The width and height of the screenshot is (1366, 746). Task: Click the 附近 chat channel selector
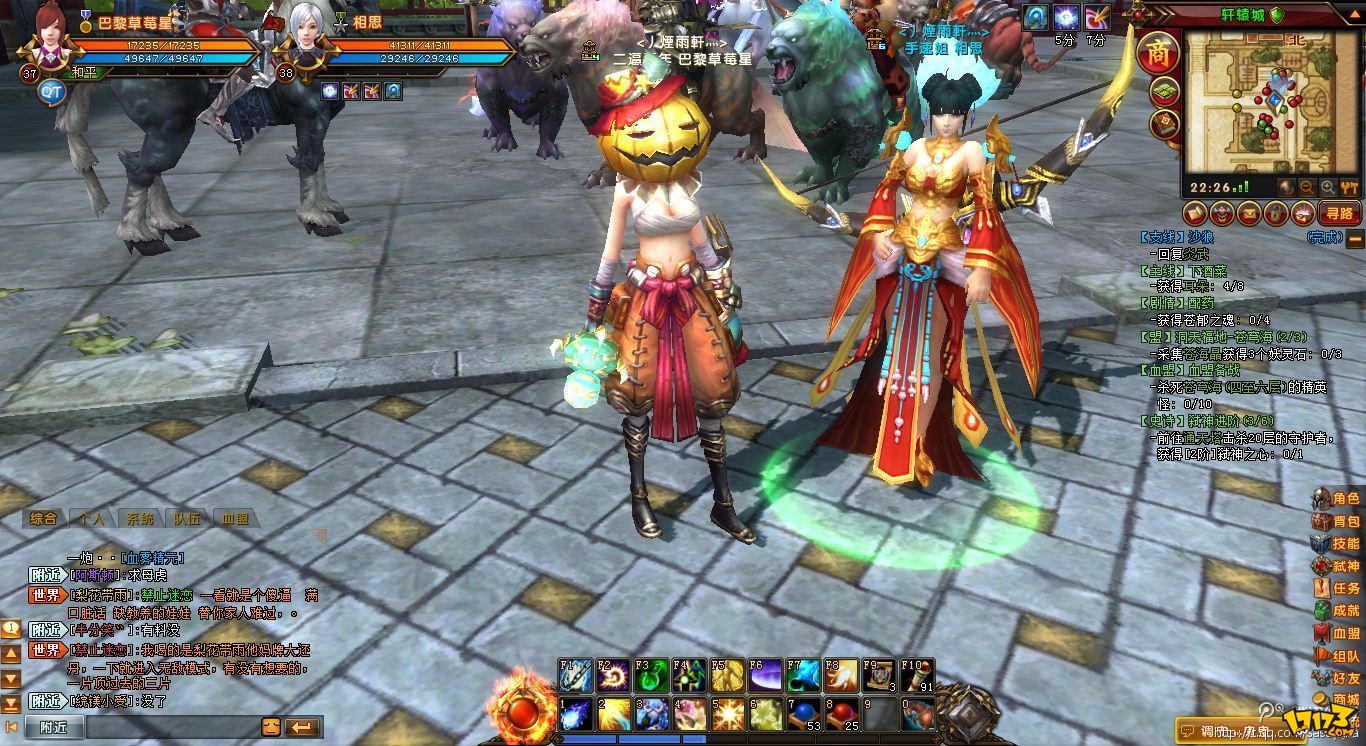coord(54,727)
